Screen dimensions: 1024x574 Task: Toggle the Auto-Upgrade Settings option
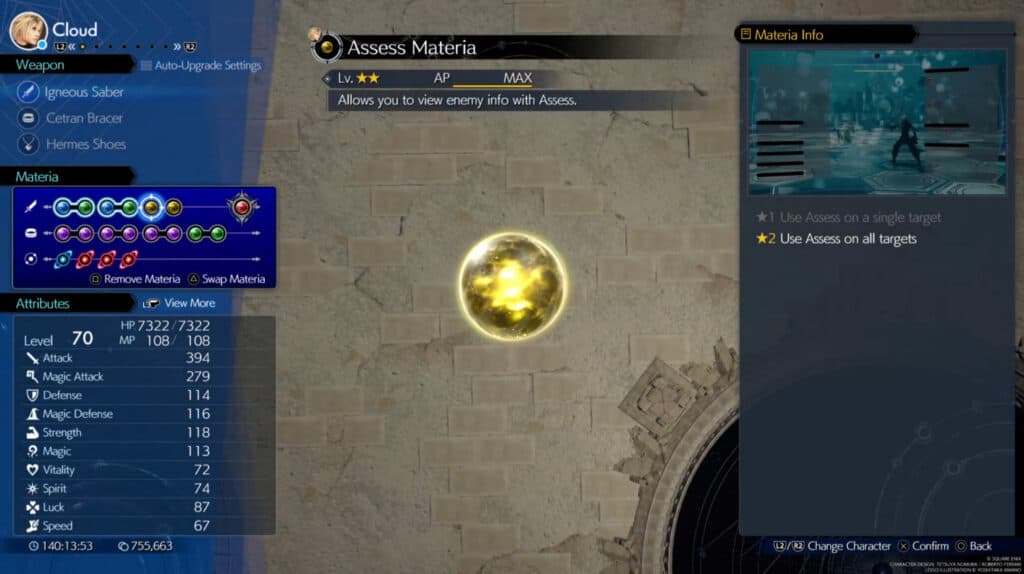coord(201,66)
